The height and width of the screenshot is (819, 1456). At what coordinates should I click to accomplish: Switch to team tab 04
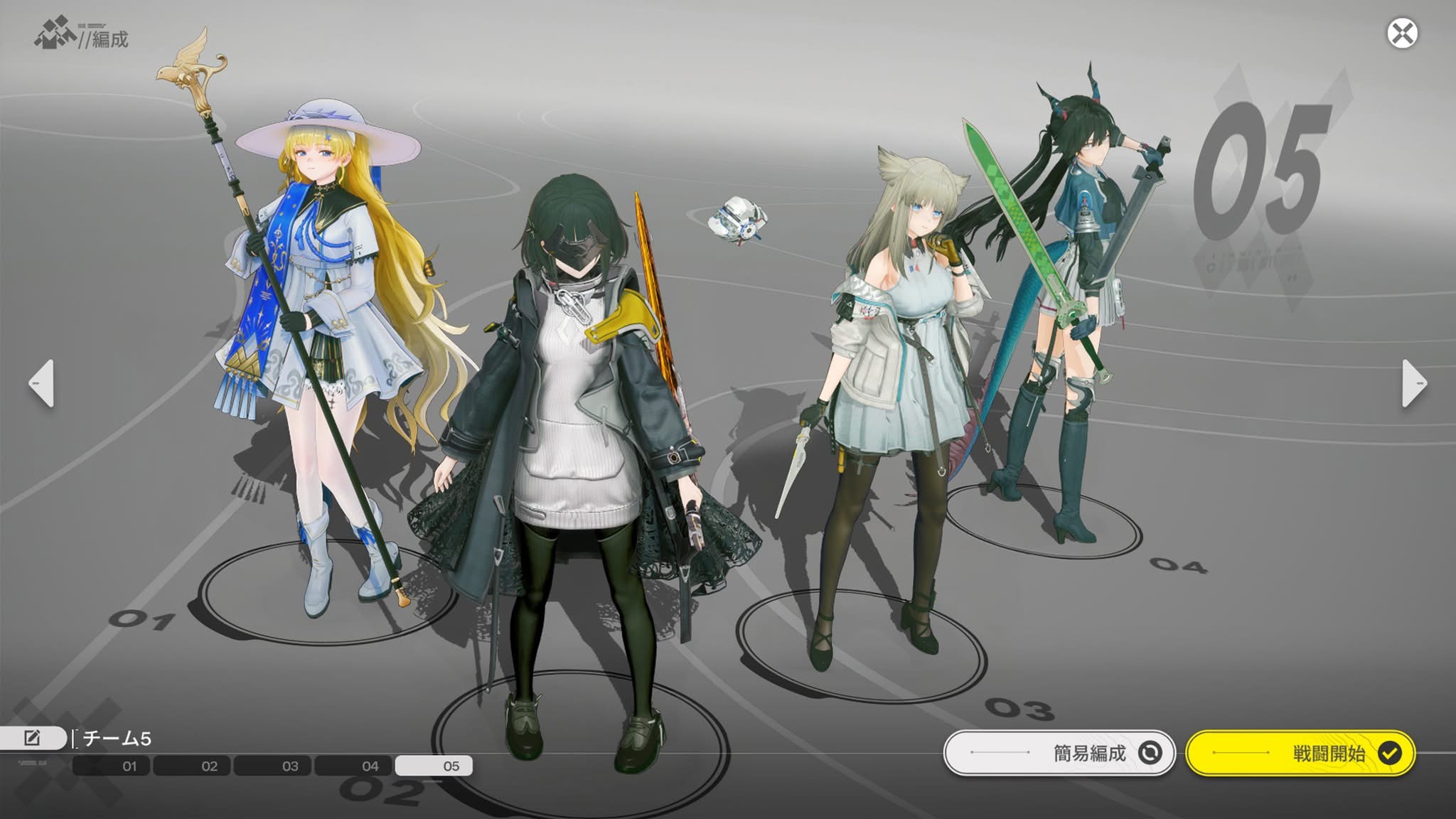pos(353,766)
